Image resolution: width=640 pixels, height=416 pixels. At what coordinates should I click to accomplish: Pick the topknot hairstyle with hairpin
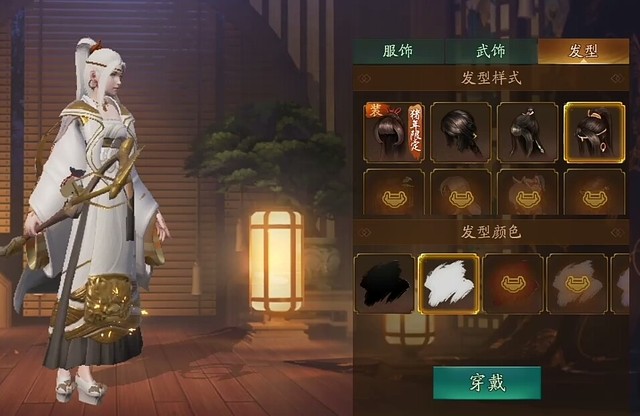click(x=527, y=132)
